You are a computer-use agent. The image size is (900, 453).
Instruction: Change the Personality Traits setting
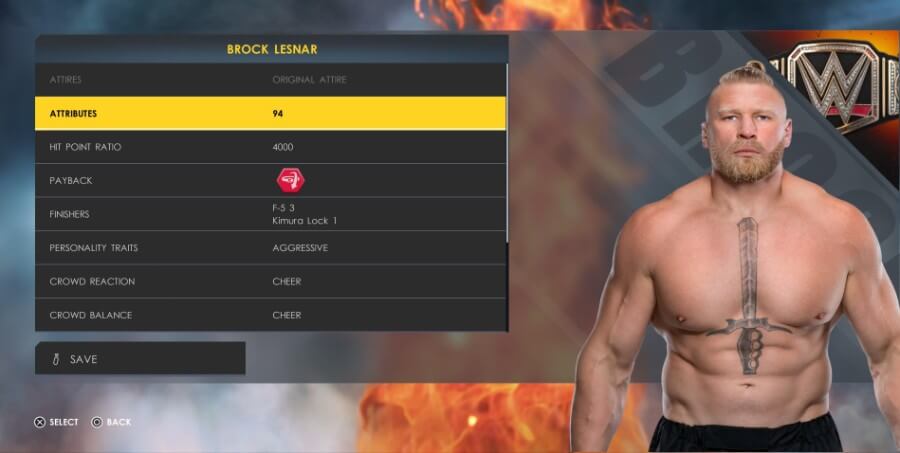click(270, 248)
